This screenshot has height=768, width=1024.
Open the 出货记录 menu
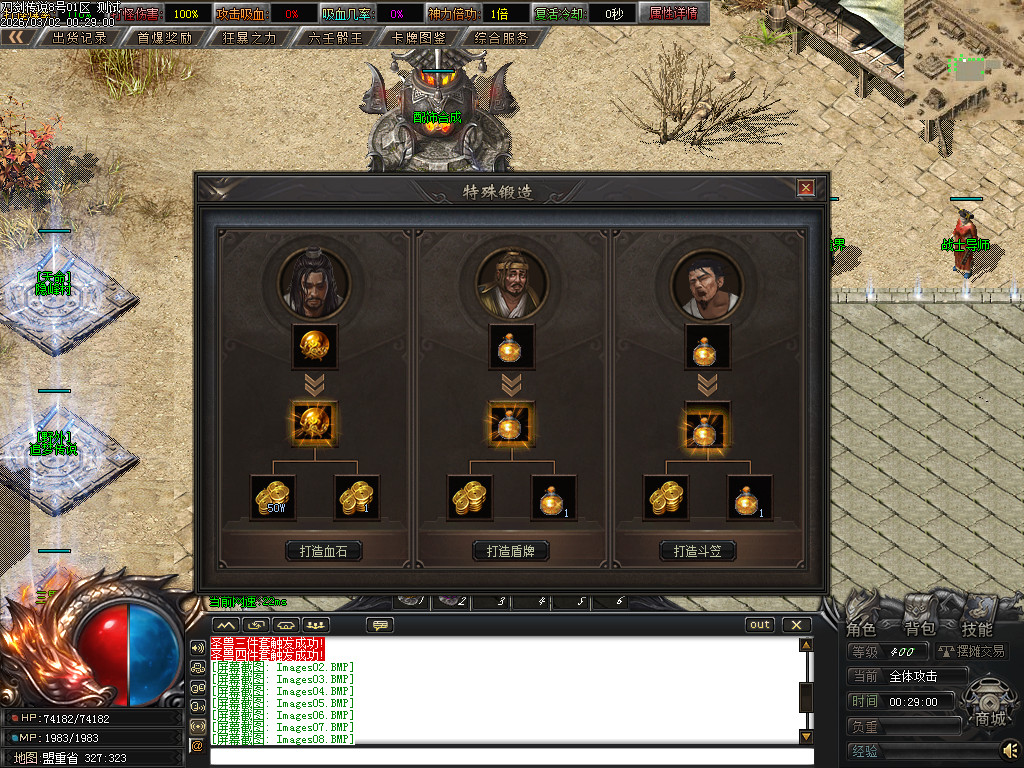79,38
